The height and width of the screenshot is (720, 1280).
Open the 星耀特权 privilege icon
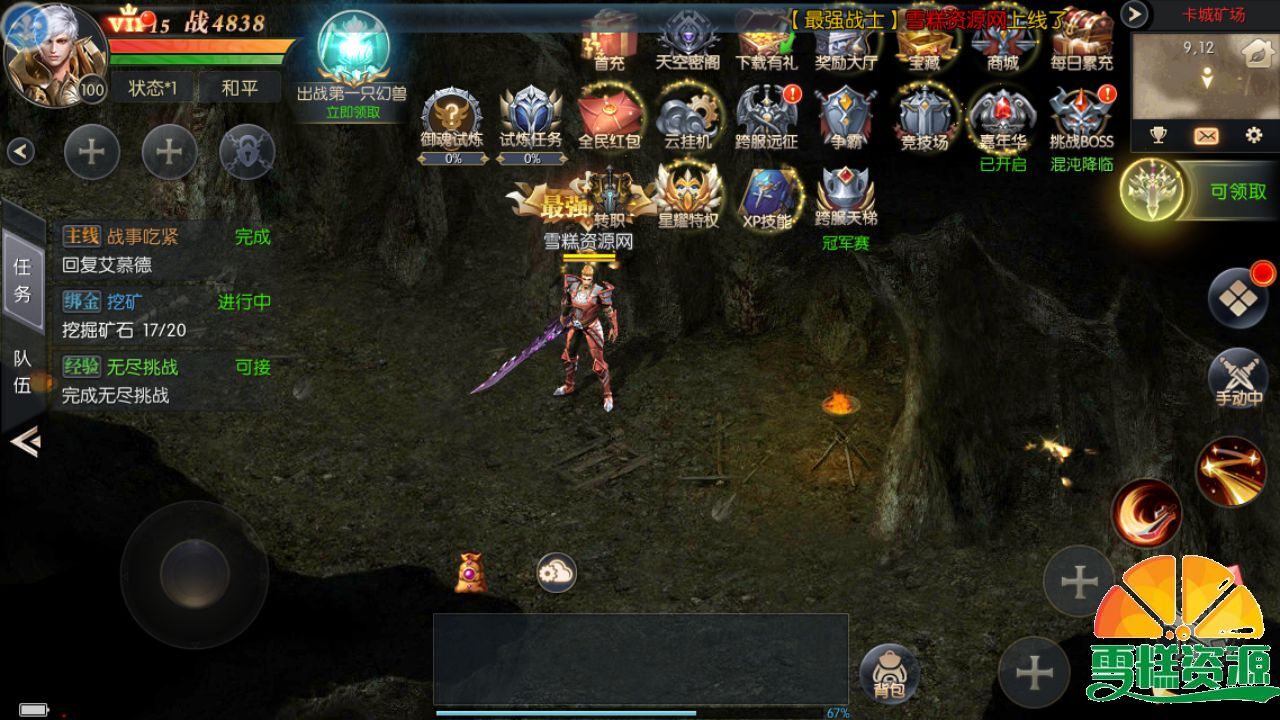pyautogui.click(x=688, y=195)
